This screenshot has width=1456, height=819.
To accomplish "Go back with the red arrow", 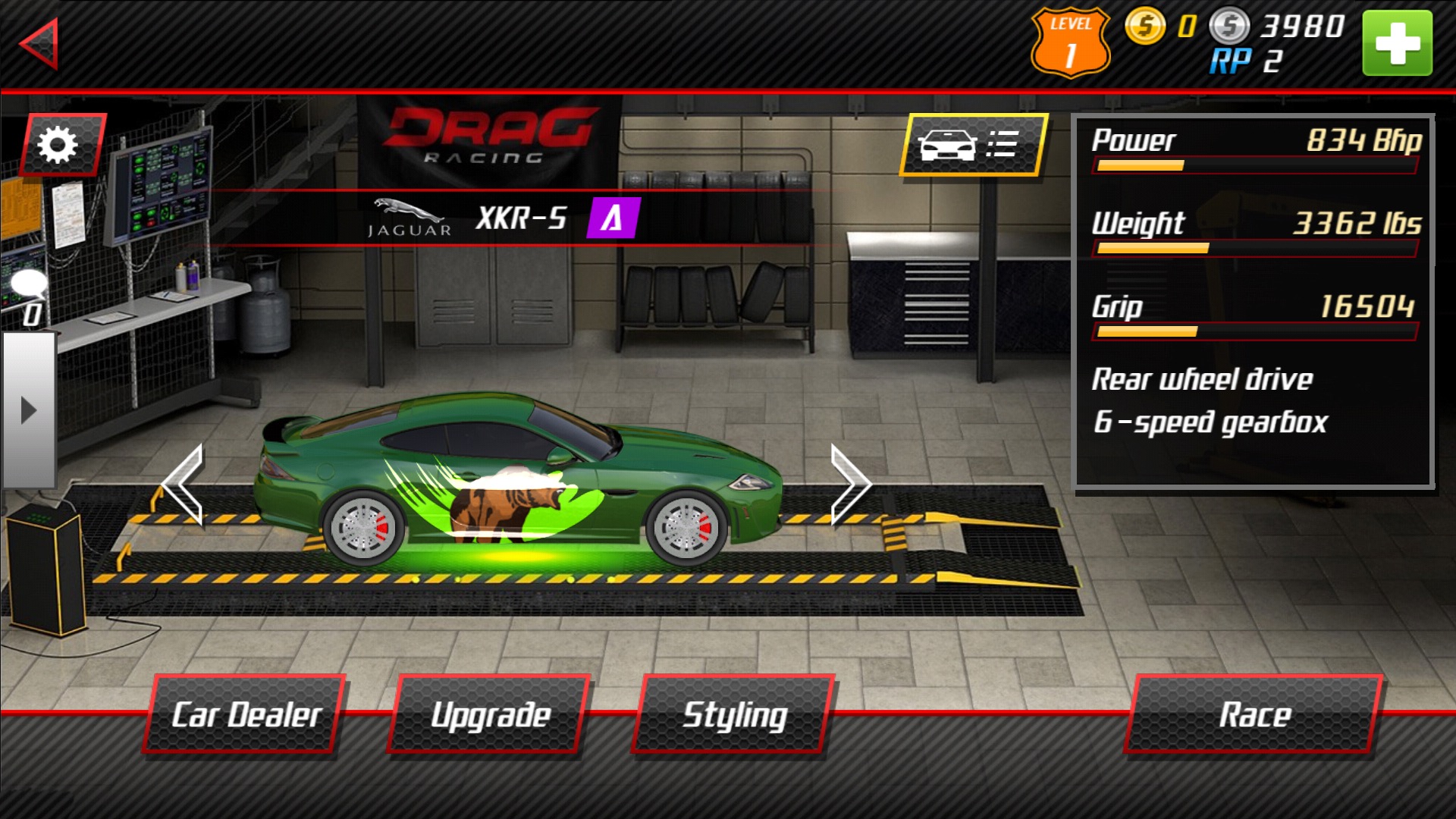I will (x=39, y=44).
